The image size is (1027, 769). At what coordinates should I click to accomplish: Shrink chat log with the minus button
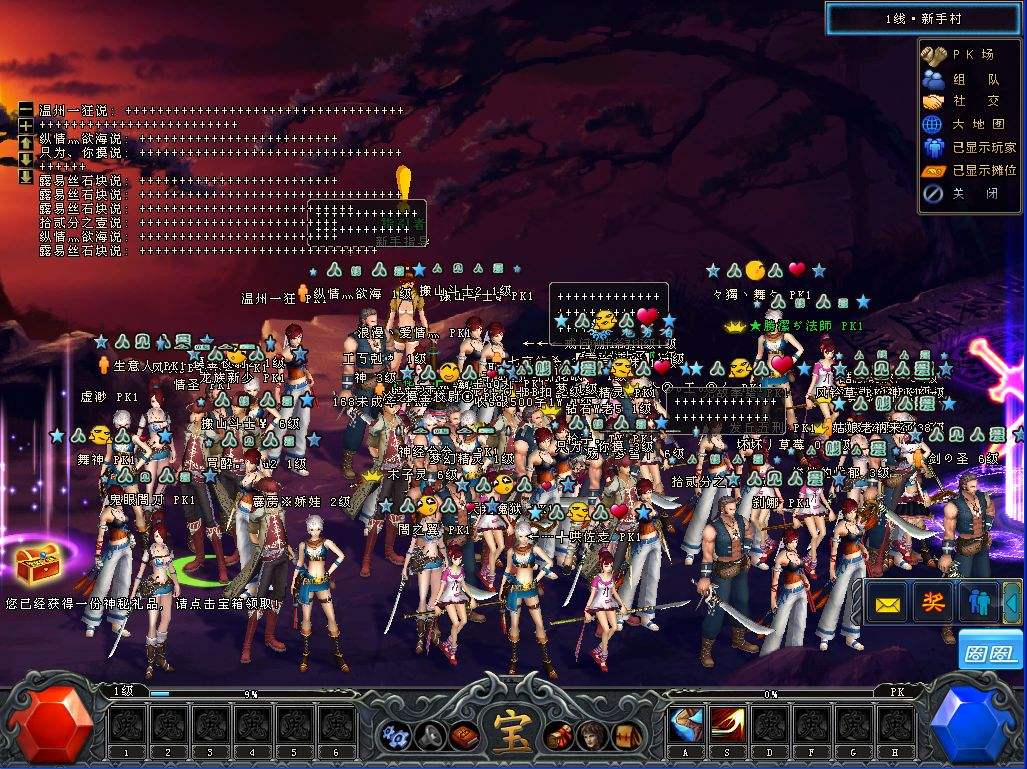[x=26, y=109]
